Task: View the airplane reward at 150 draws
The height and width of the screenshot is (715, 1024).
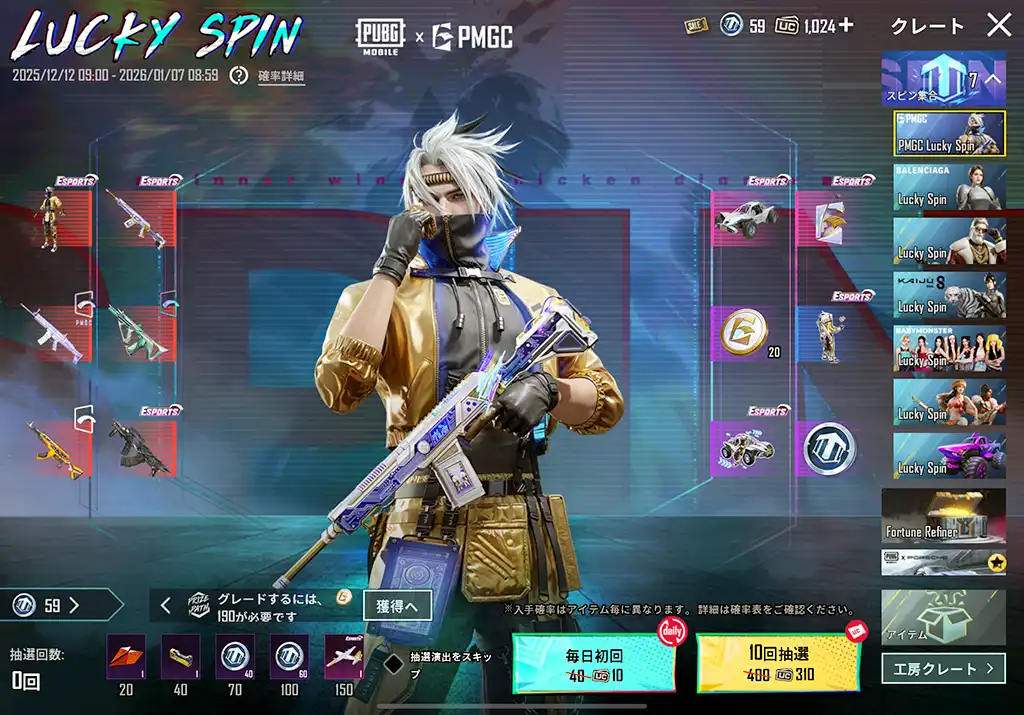Action: click(342, 657)
